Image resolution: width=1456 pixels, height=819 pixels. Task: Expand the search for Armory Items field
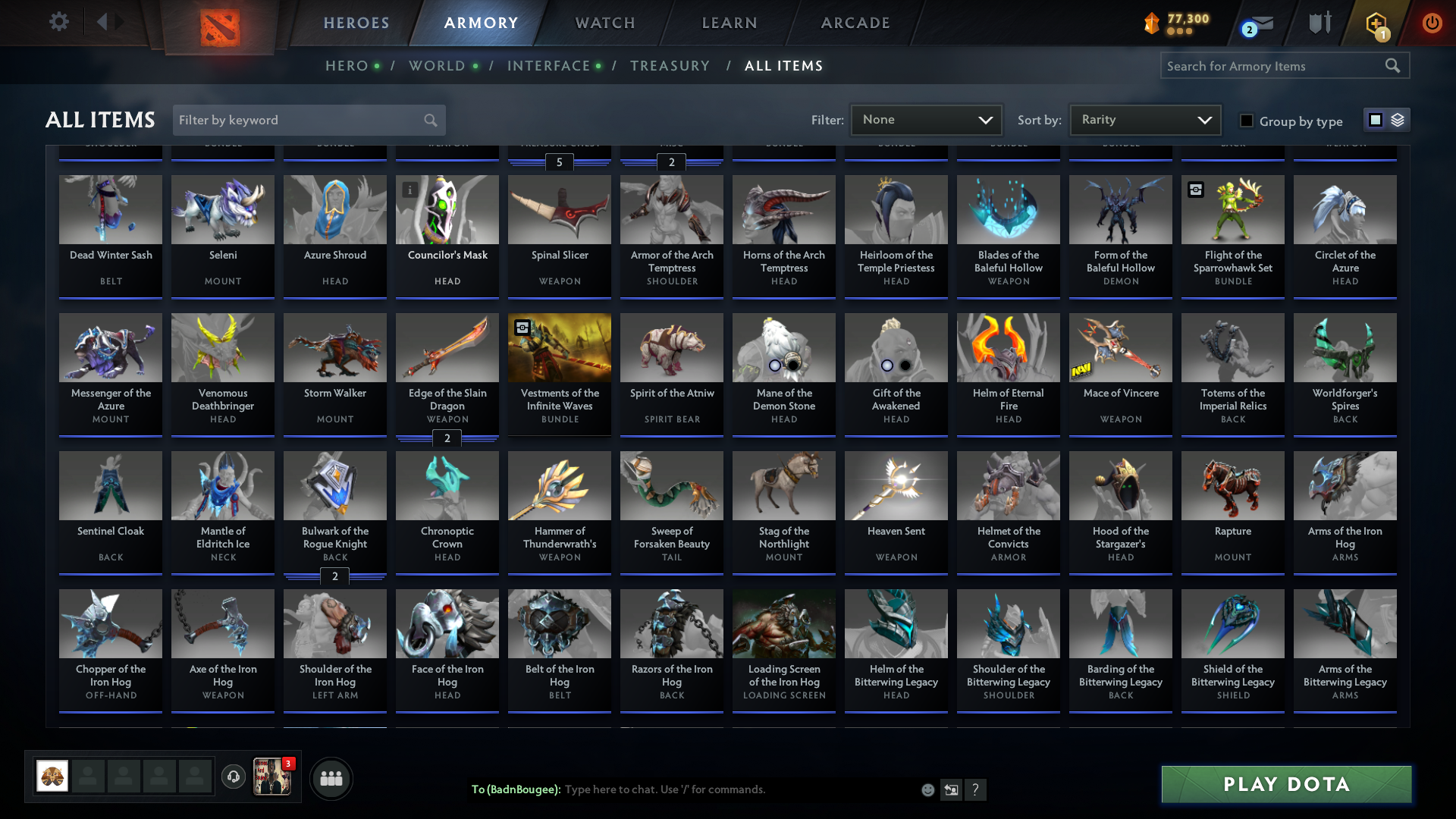point(1282,66)
